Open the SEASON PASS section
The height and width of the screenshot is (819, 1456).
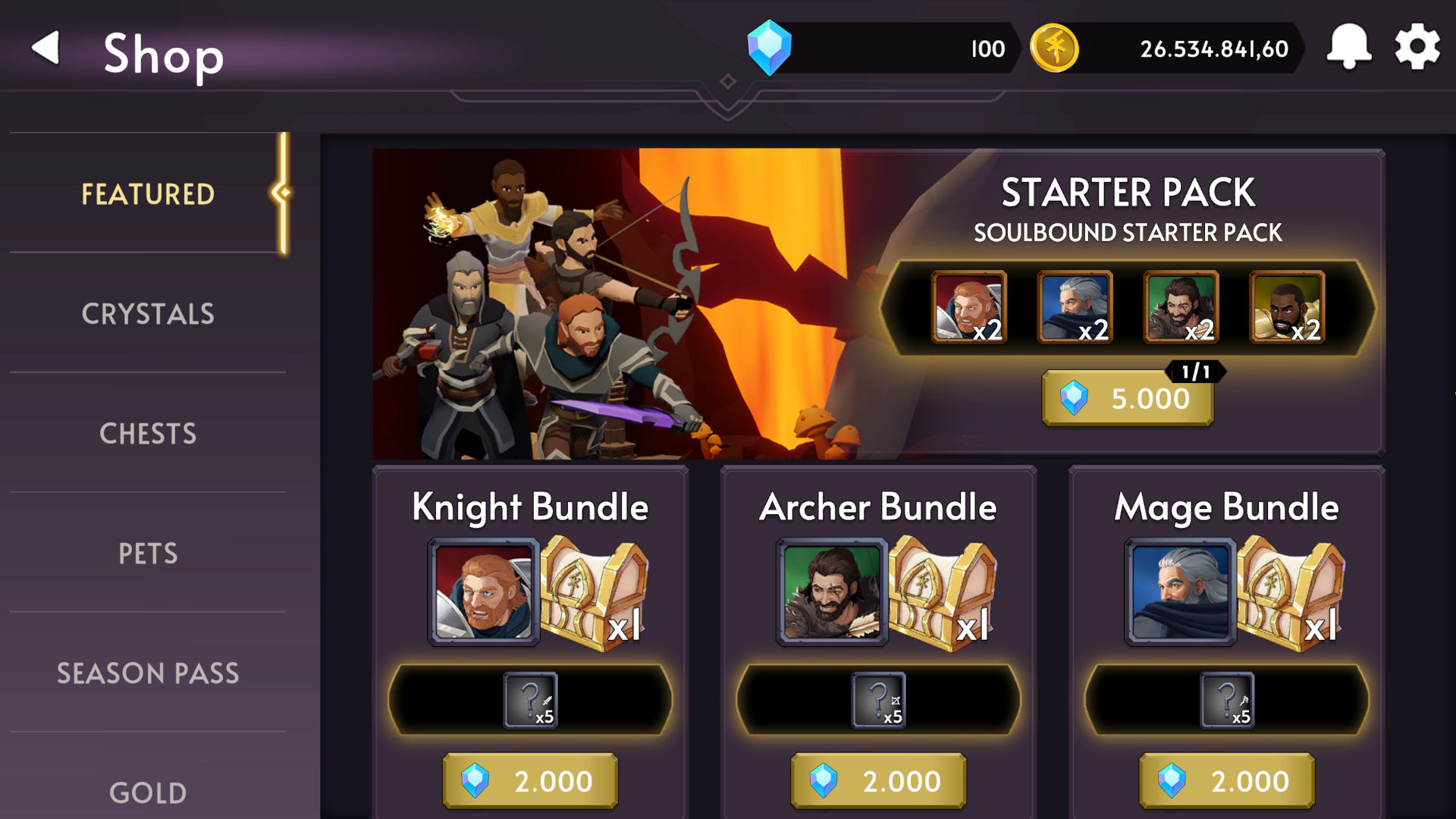149,673
